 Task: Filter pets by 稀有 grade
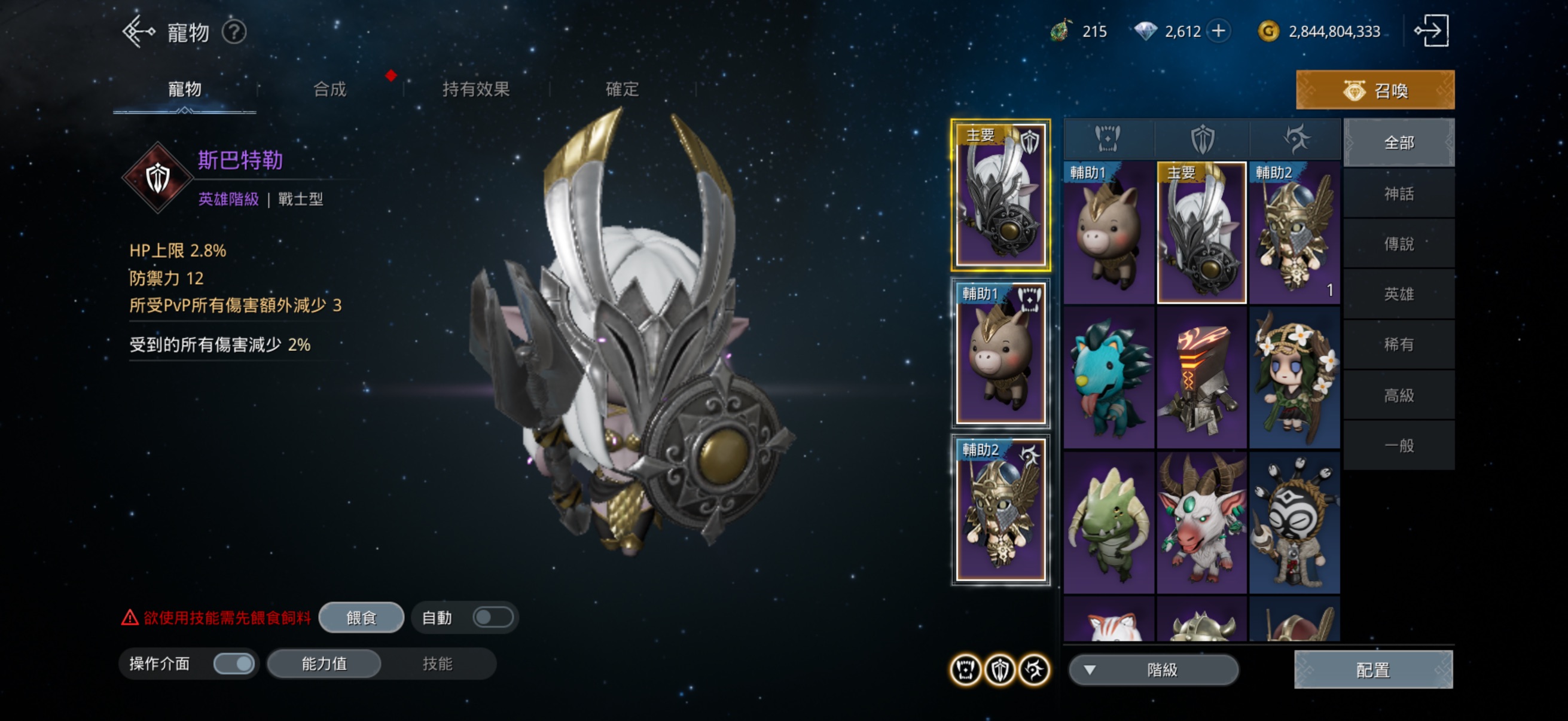tap(1398, 344)
